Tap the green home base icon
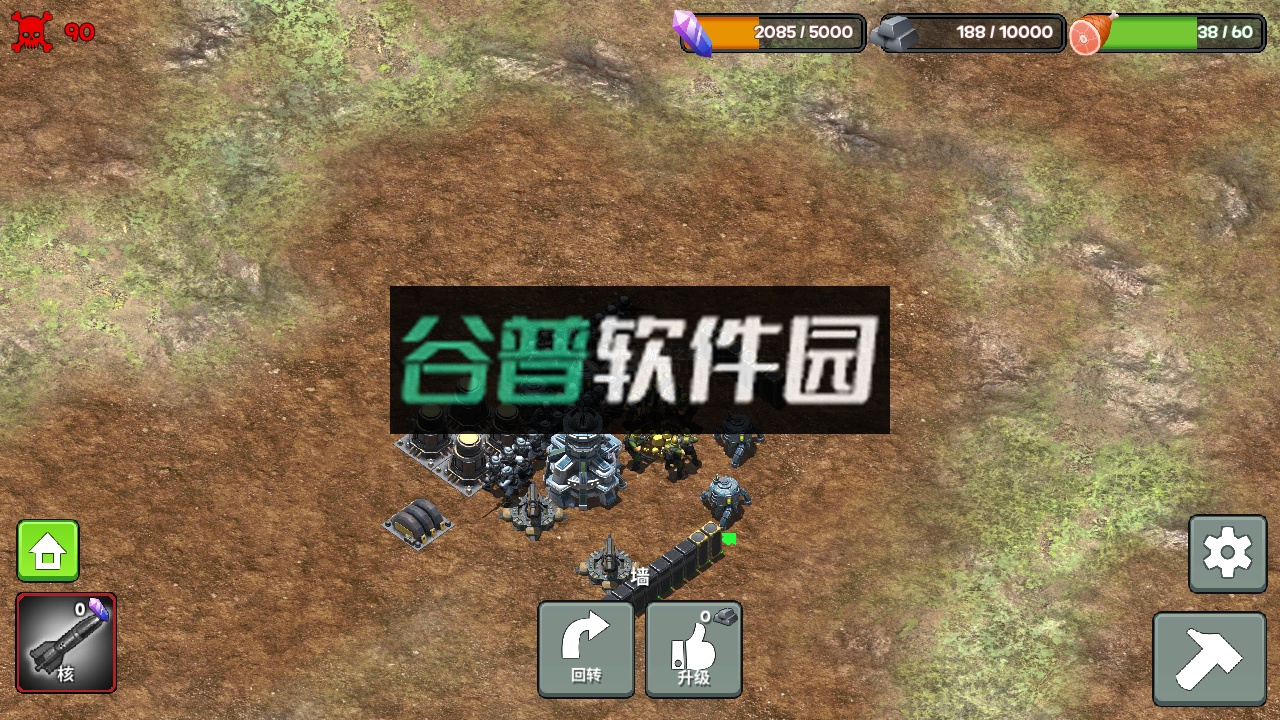 click(47, 550)
